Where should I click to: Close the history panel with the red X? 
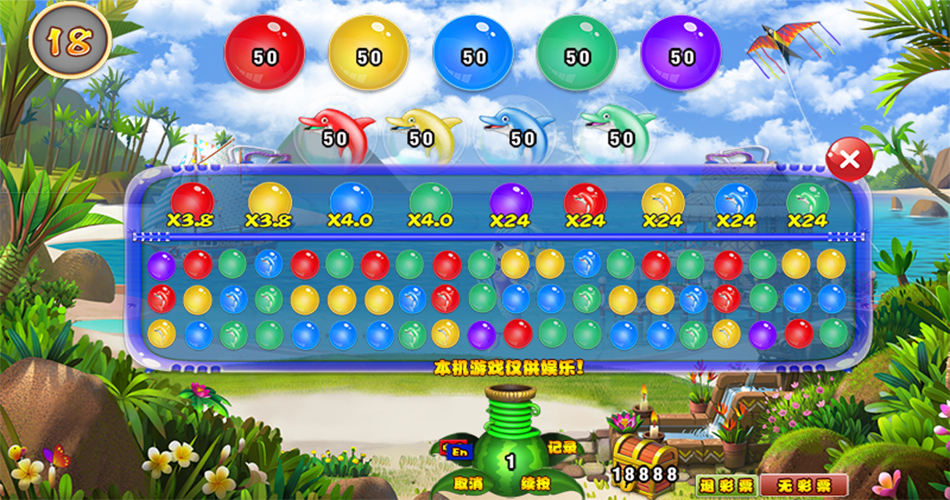(x=849, y=160)
